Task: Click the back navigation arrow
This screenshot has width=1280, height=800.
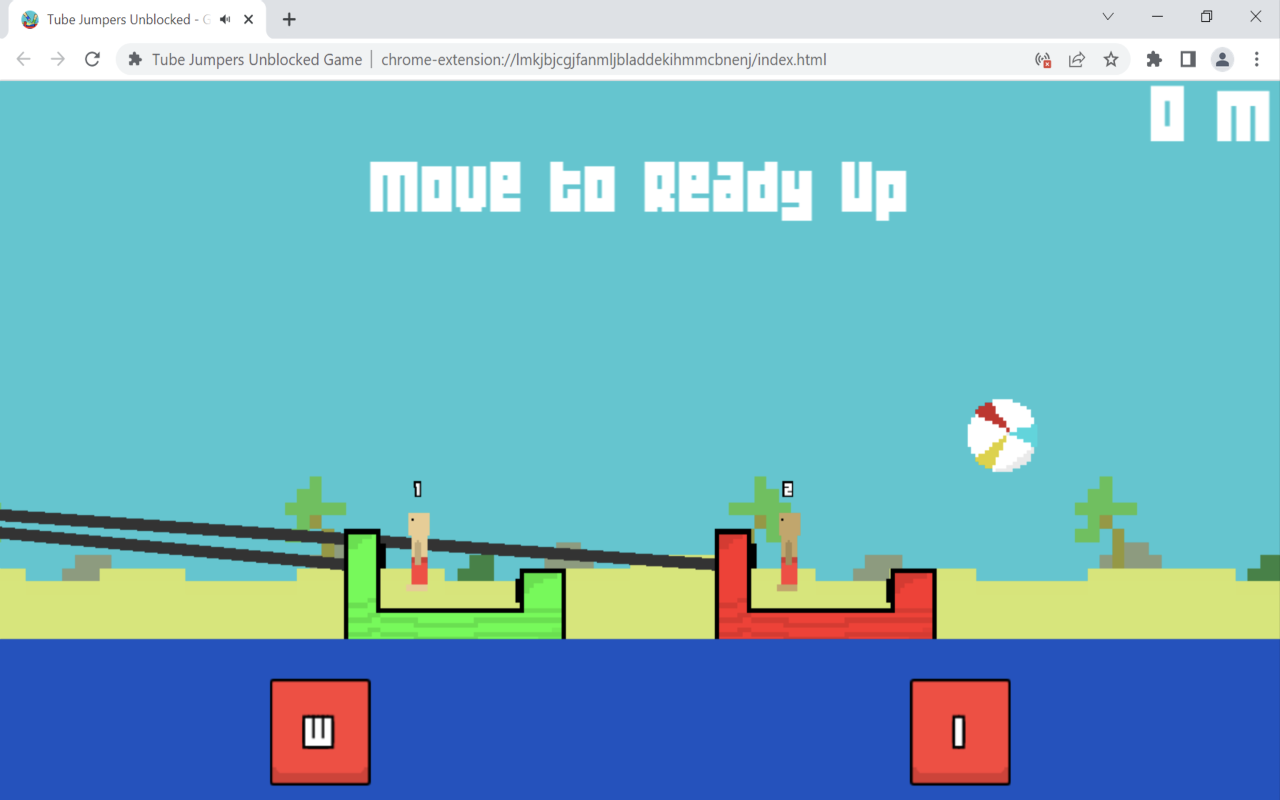Action: pos(23,59)
